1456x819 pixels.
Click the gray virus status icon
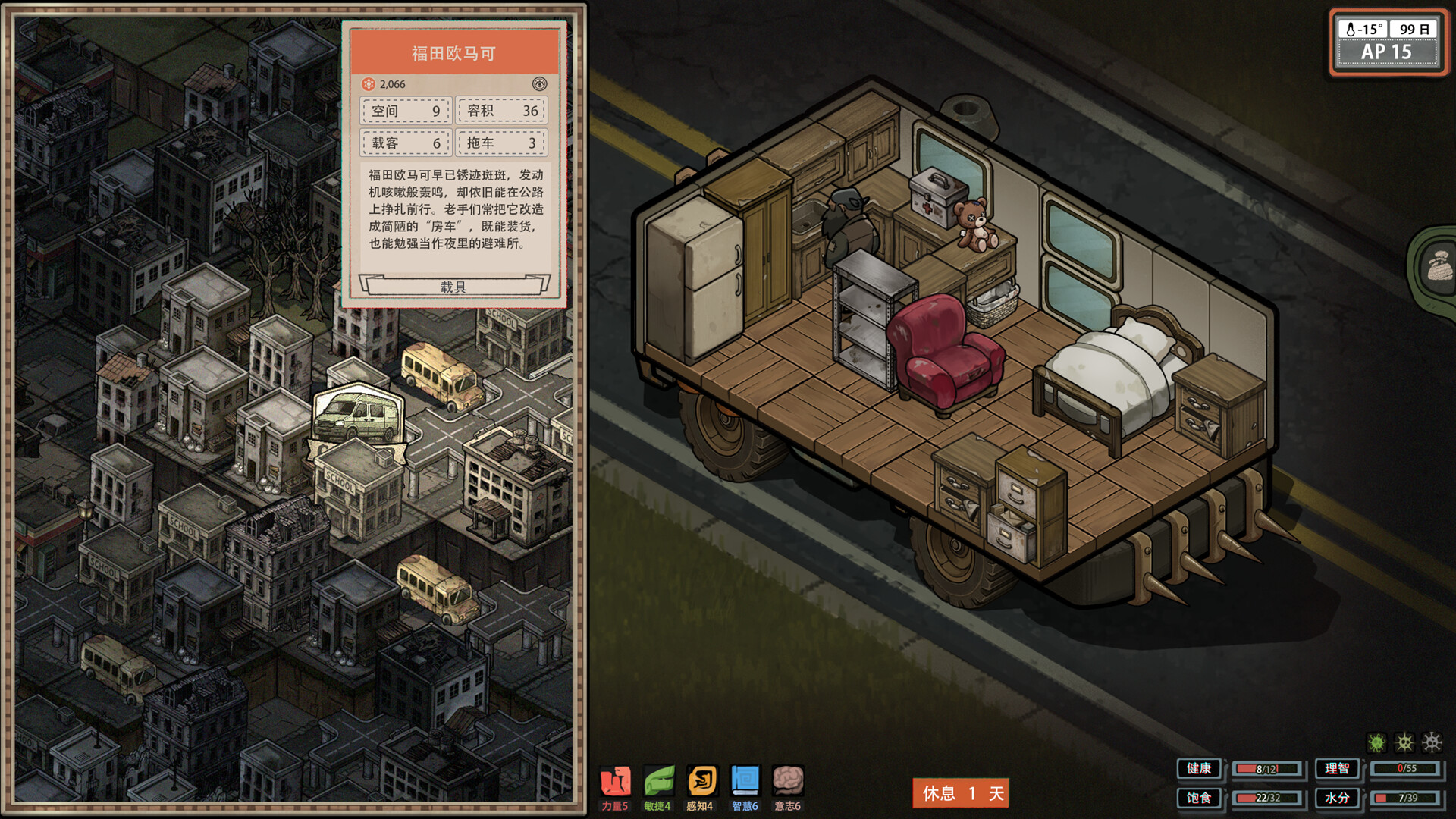click(x=1432, y=742)
